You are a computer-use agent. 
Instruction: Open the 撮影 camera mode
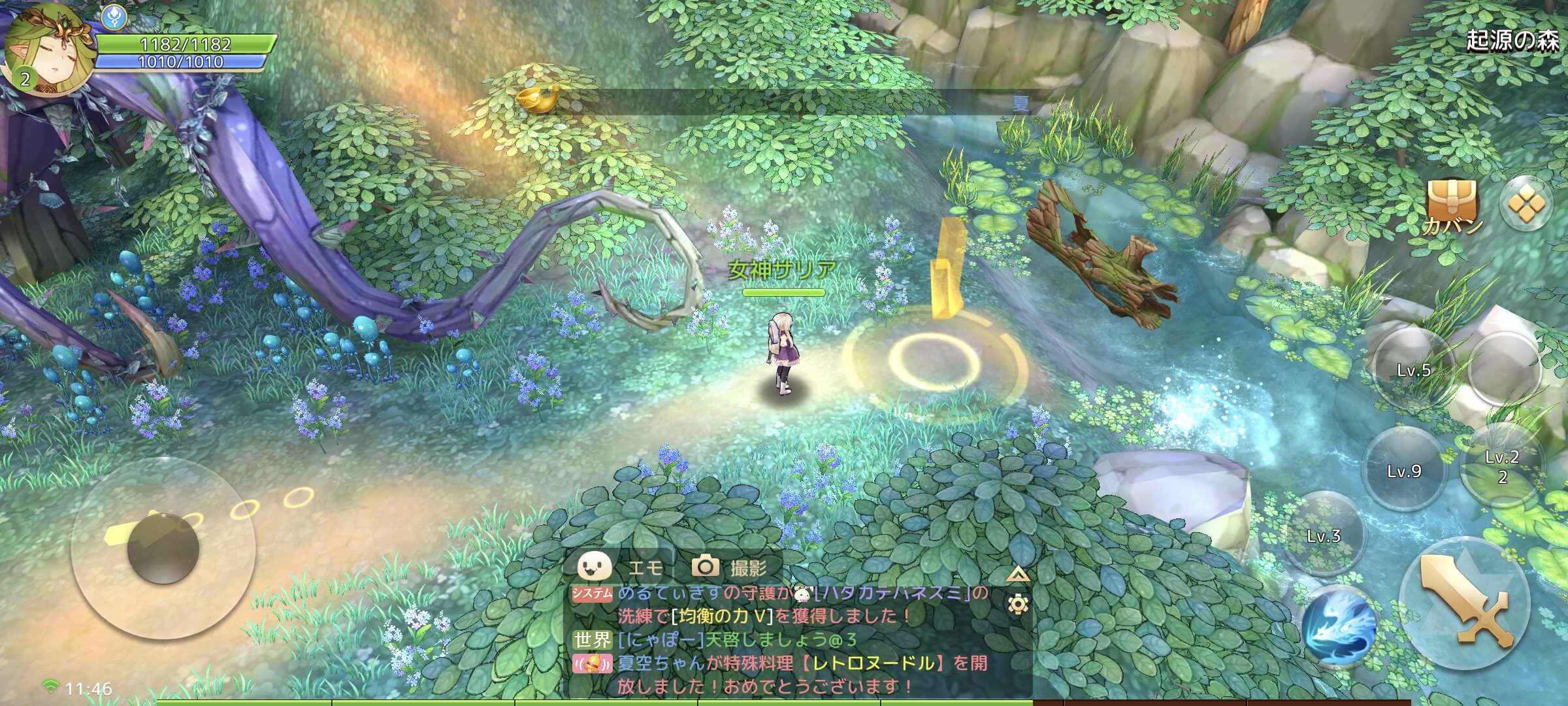tap(729, 566)
